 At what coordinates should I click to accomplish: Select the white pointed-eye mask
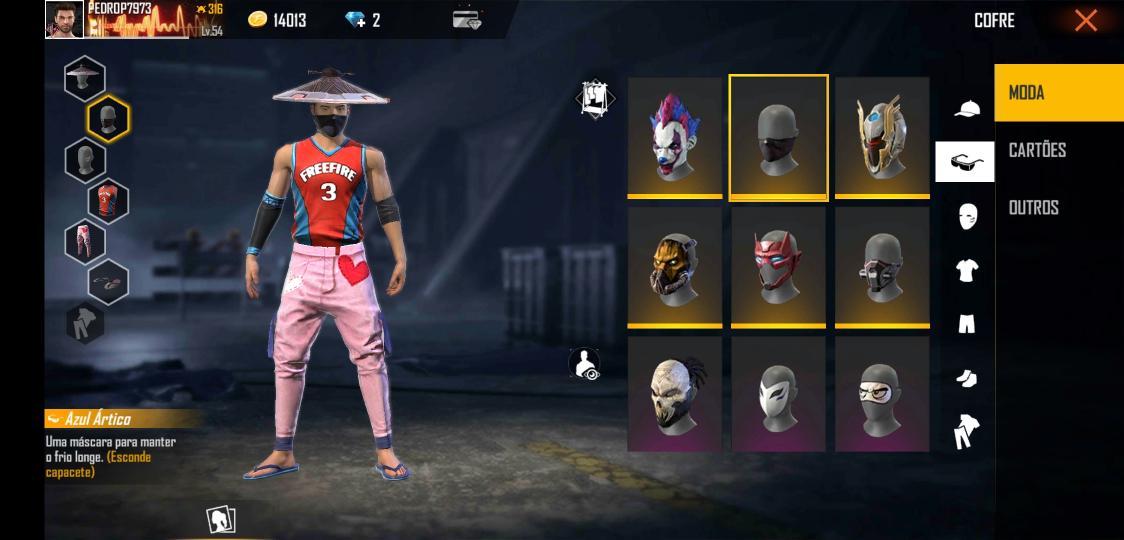(778, 393)
